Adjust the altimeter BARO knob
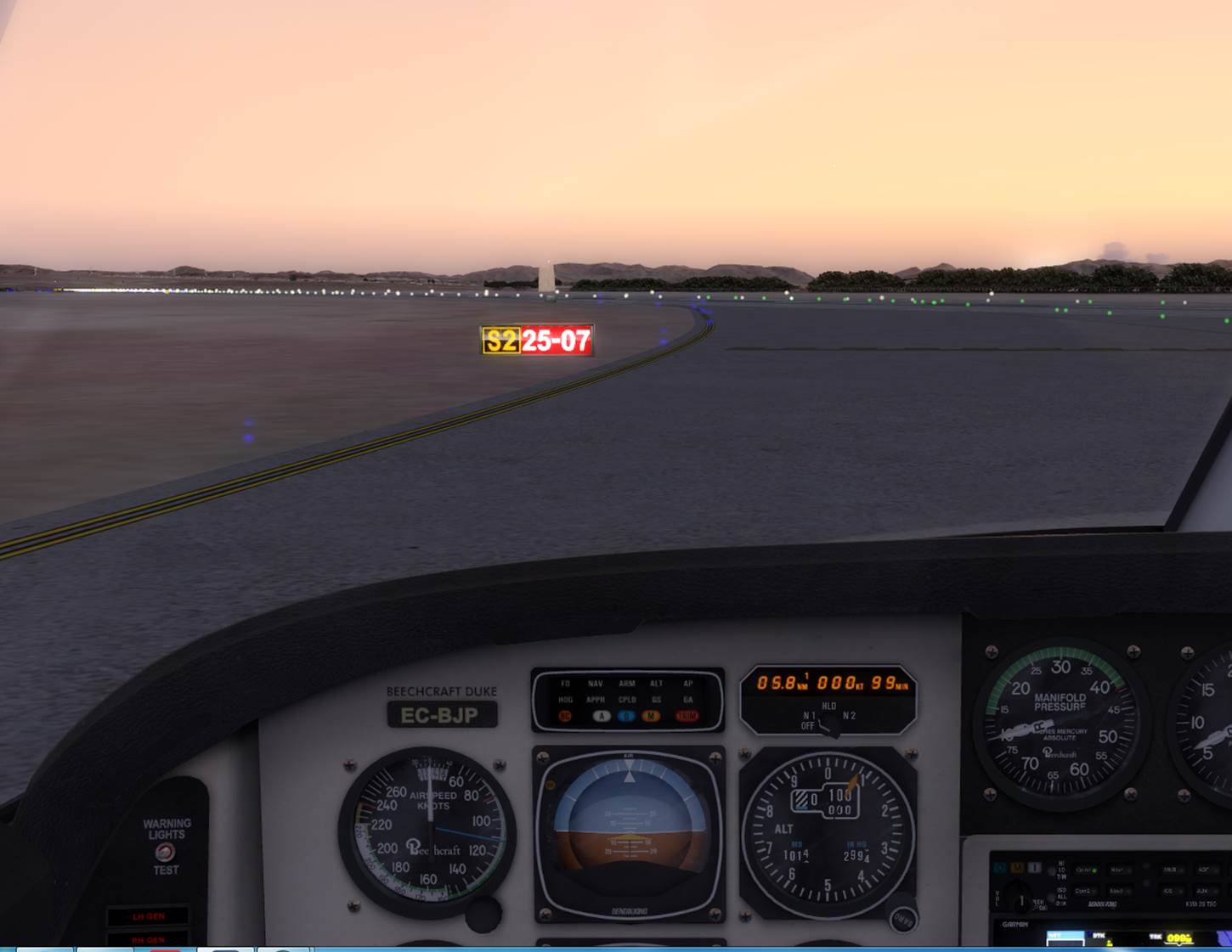Image resolution: width=1232 pixels, height=952 pixels. [902, 918]
